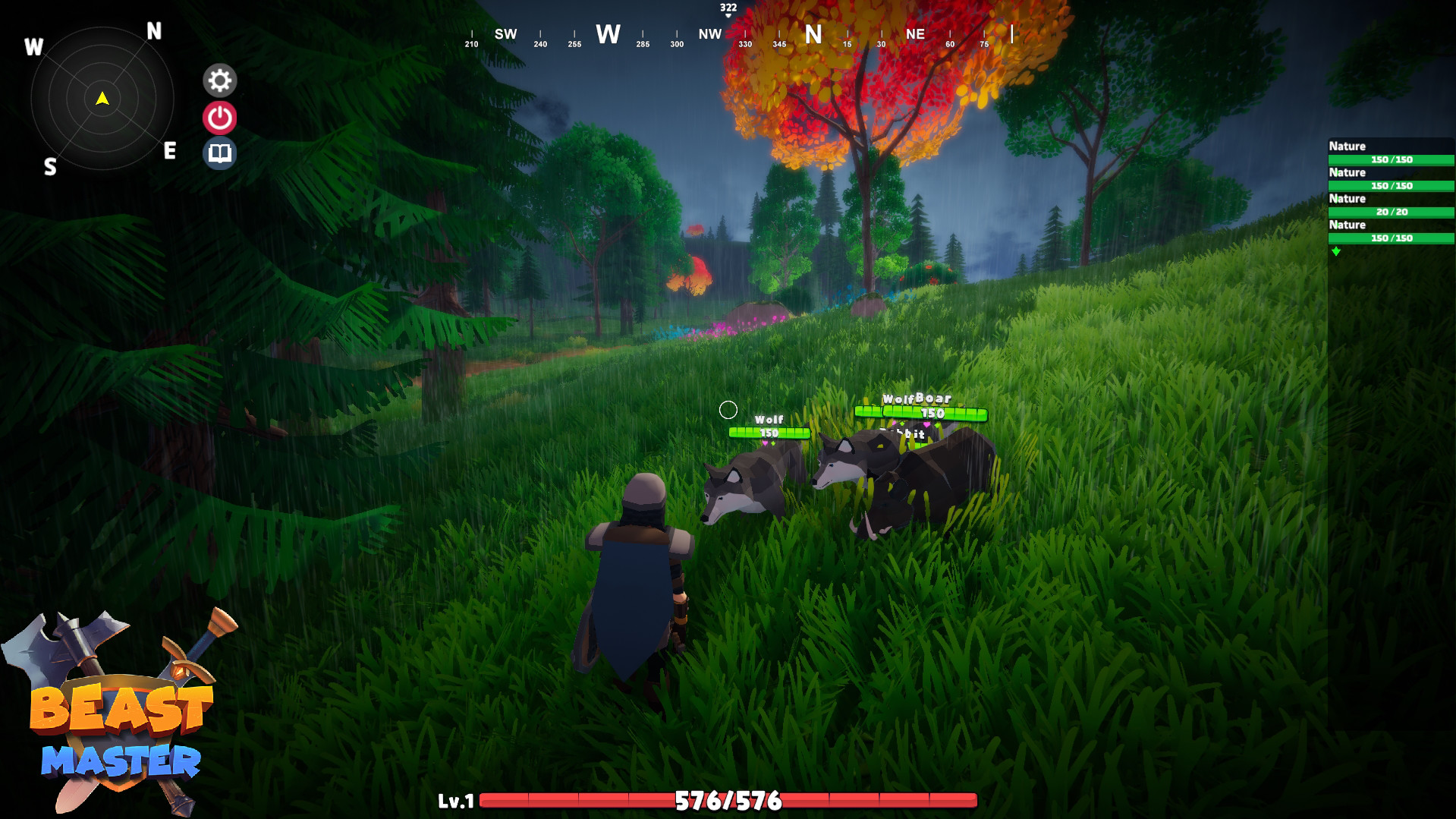Open the blue guide book
Viewport: 1456px width, 819px height.
point(219,153)
